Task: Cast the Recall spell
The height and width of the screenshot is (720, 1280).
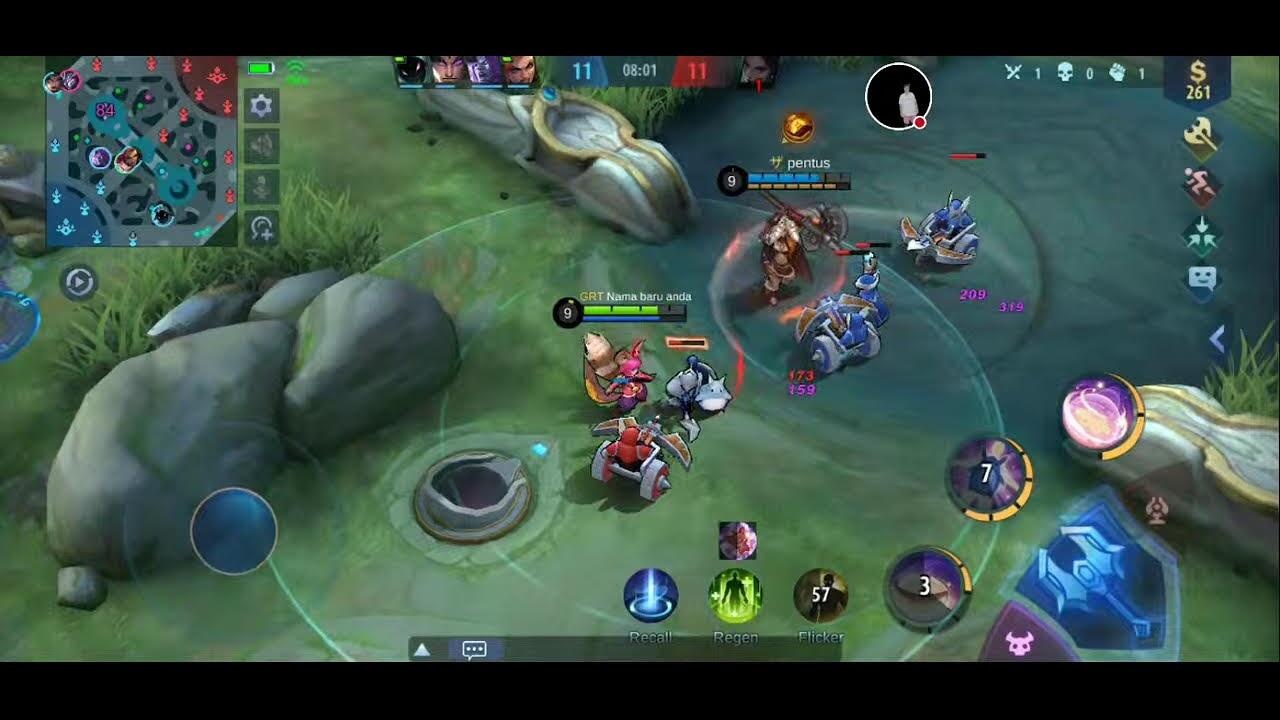Action: (x=651, y=596)
